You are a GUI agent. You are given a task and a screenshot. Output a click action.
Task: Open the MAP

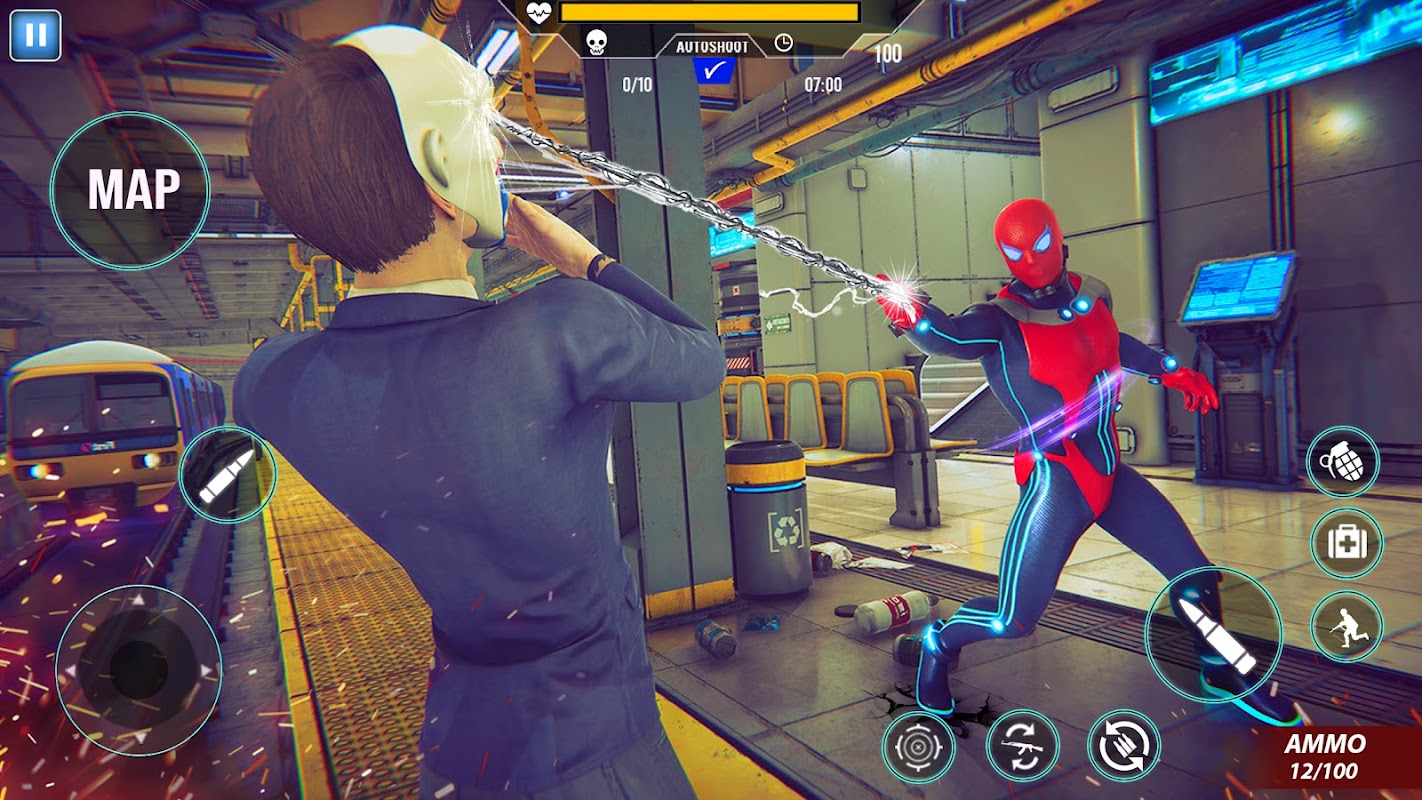[x=130, y=190]
